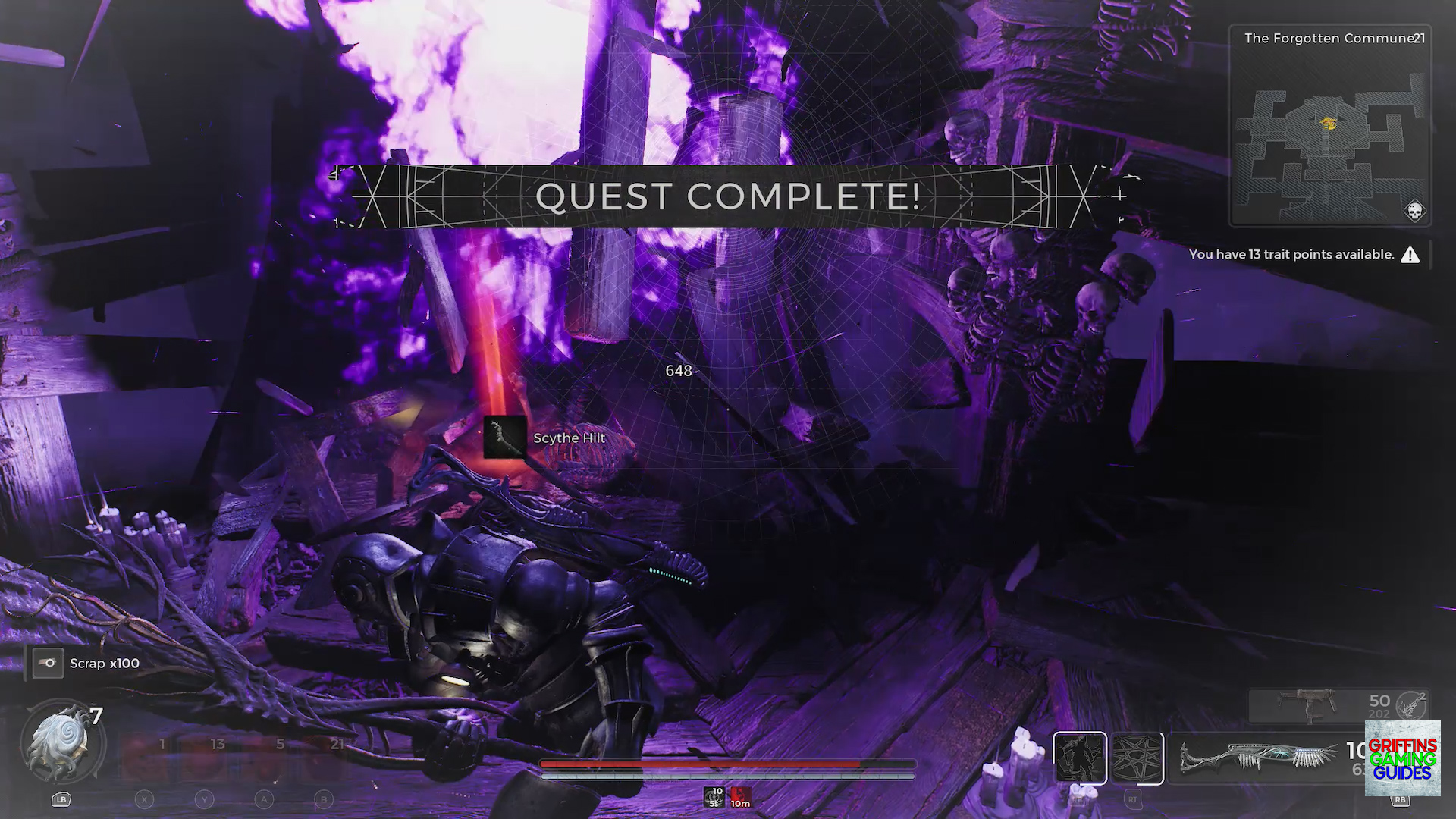Screen dimensions: 1456x819
Task: Pick up the Scythe Hilt item label
Action: coord(569,438)
